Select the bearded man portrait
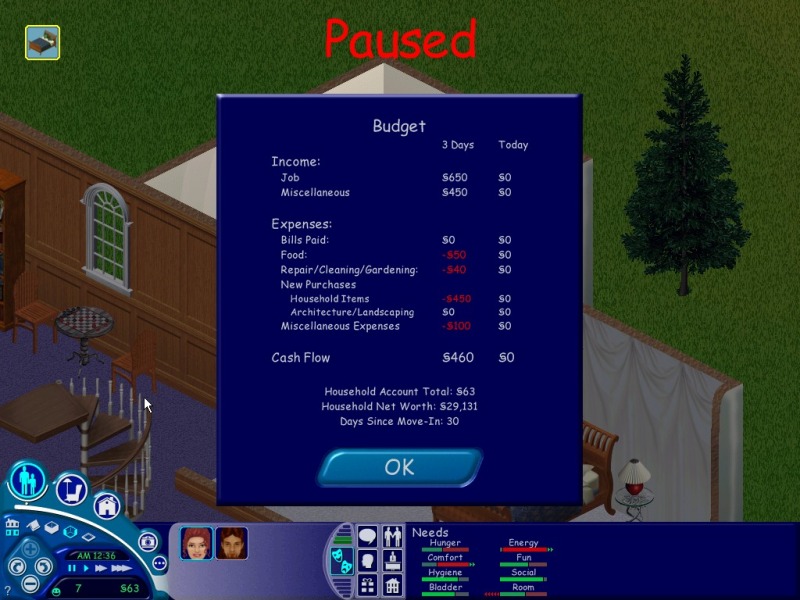The image size is (800, 600). 231,543
